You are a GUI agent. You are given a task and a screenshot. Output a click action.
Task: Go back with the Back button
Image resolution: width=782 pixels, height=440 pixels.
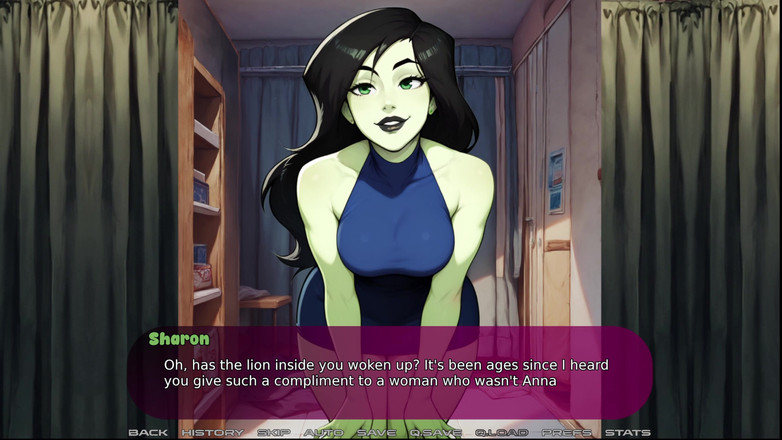pyautogui.click(x=148, y=432)
